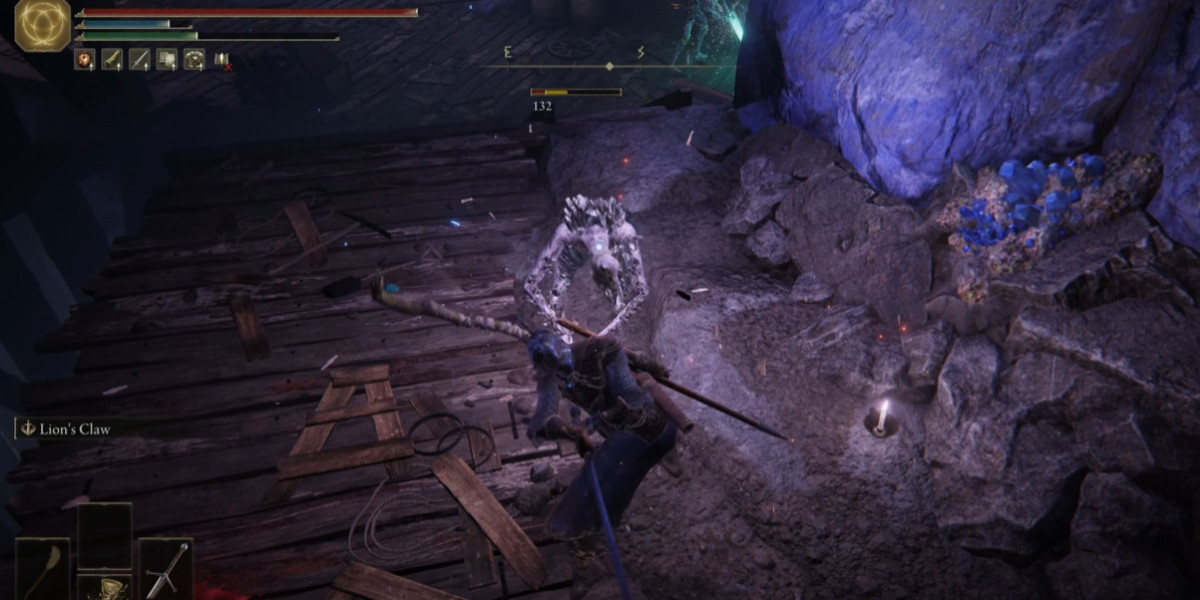
Task: Click the golden Great Rune emblem
Action: coord(42,25)
